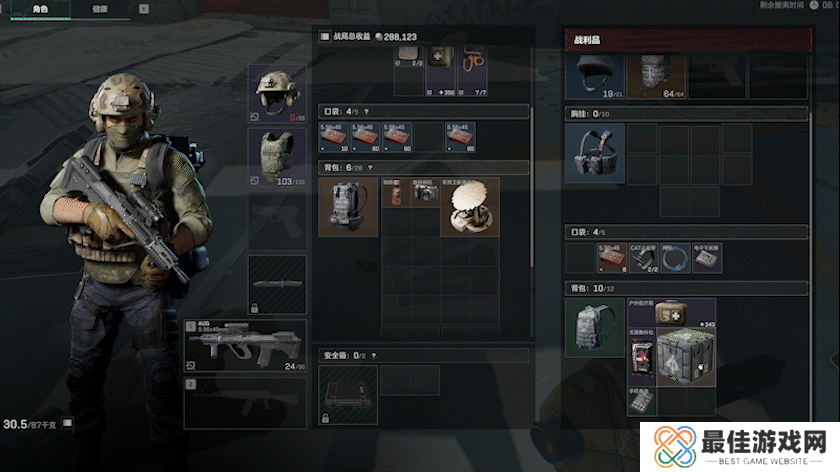840x472 pixels.
Task: Select the loot chest rig
Action: click(595, 154)
